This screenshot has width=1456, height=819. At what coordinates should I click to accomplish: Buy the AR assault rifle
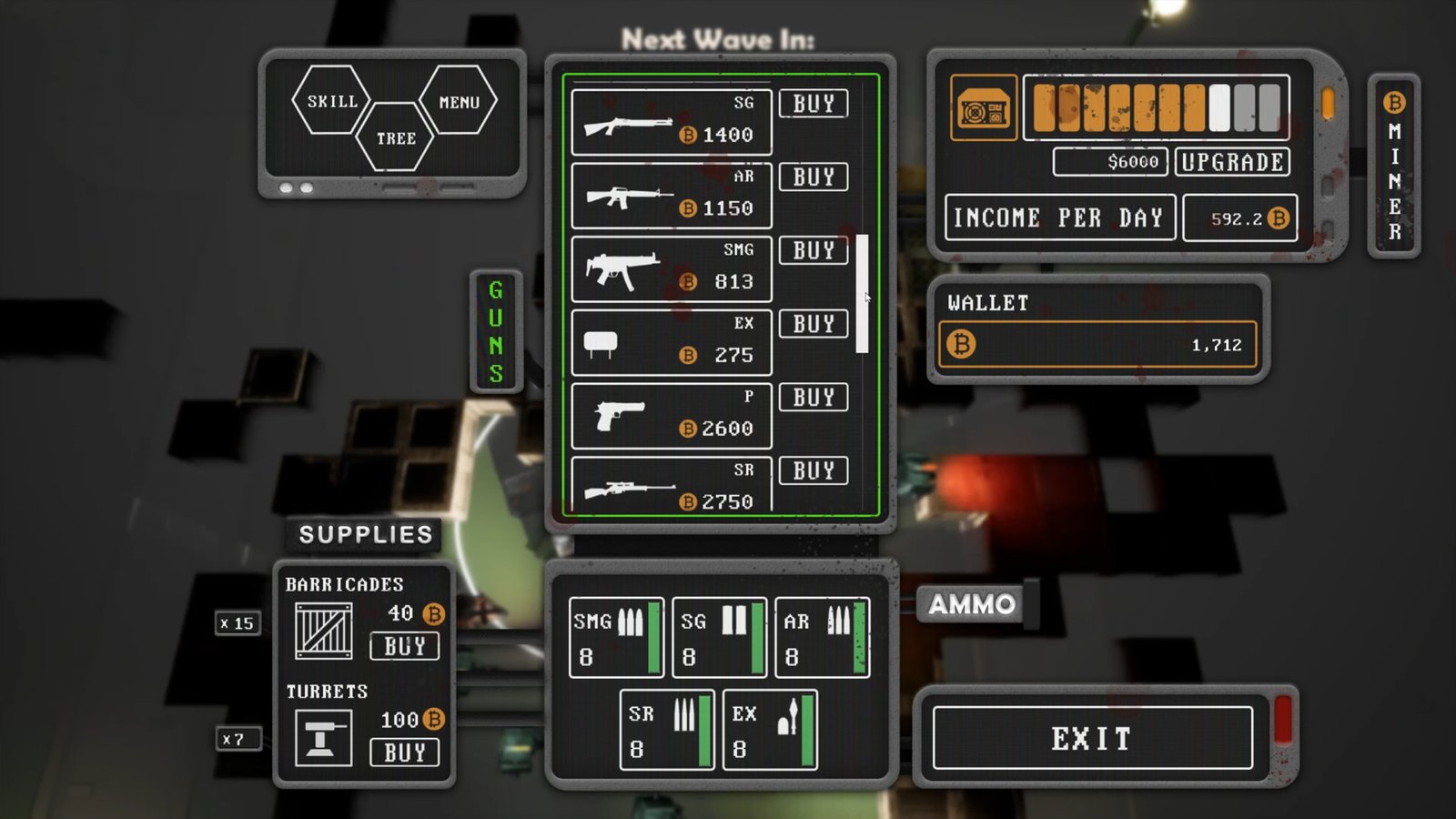click(x=814, y=177)
